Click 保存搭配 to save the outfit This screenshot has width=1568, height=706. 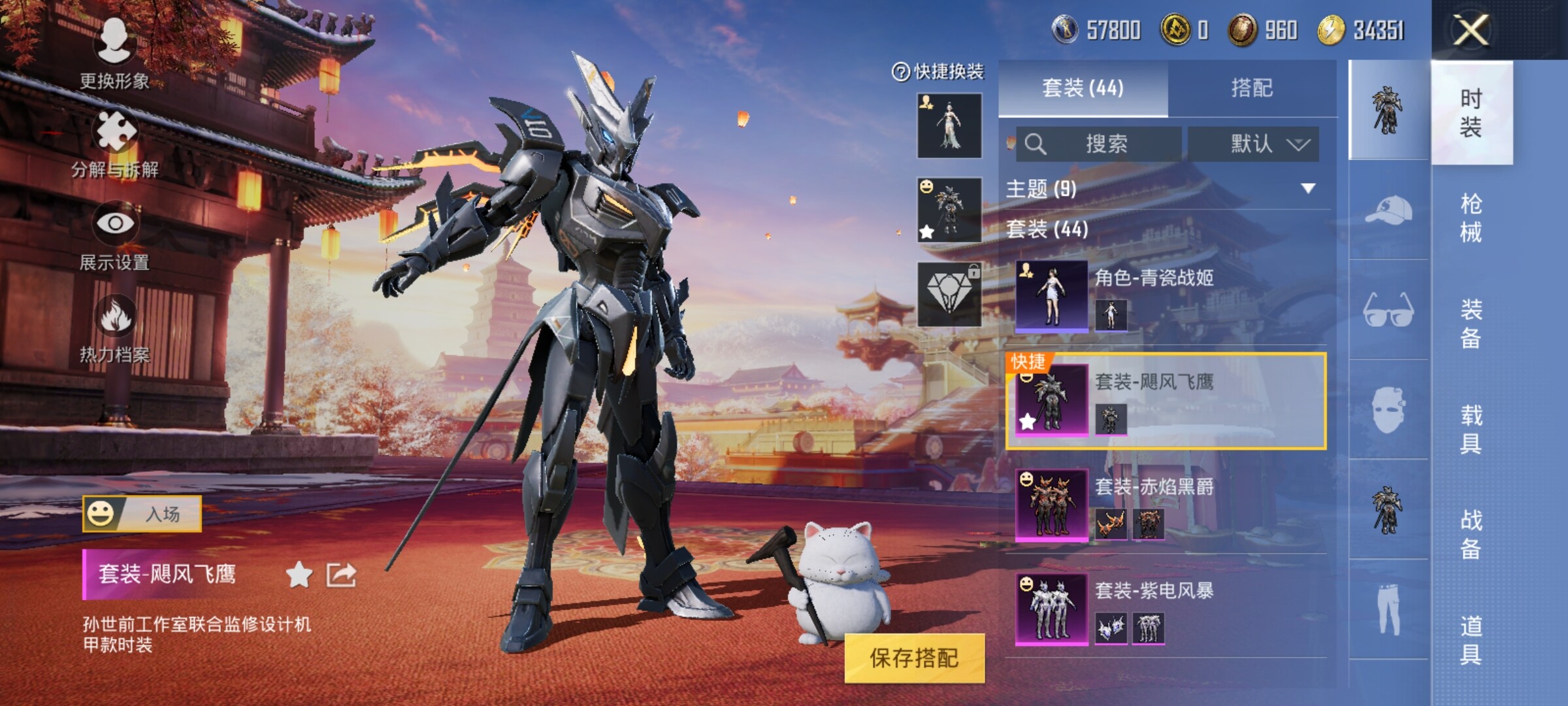pos(913,658)
